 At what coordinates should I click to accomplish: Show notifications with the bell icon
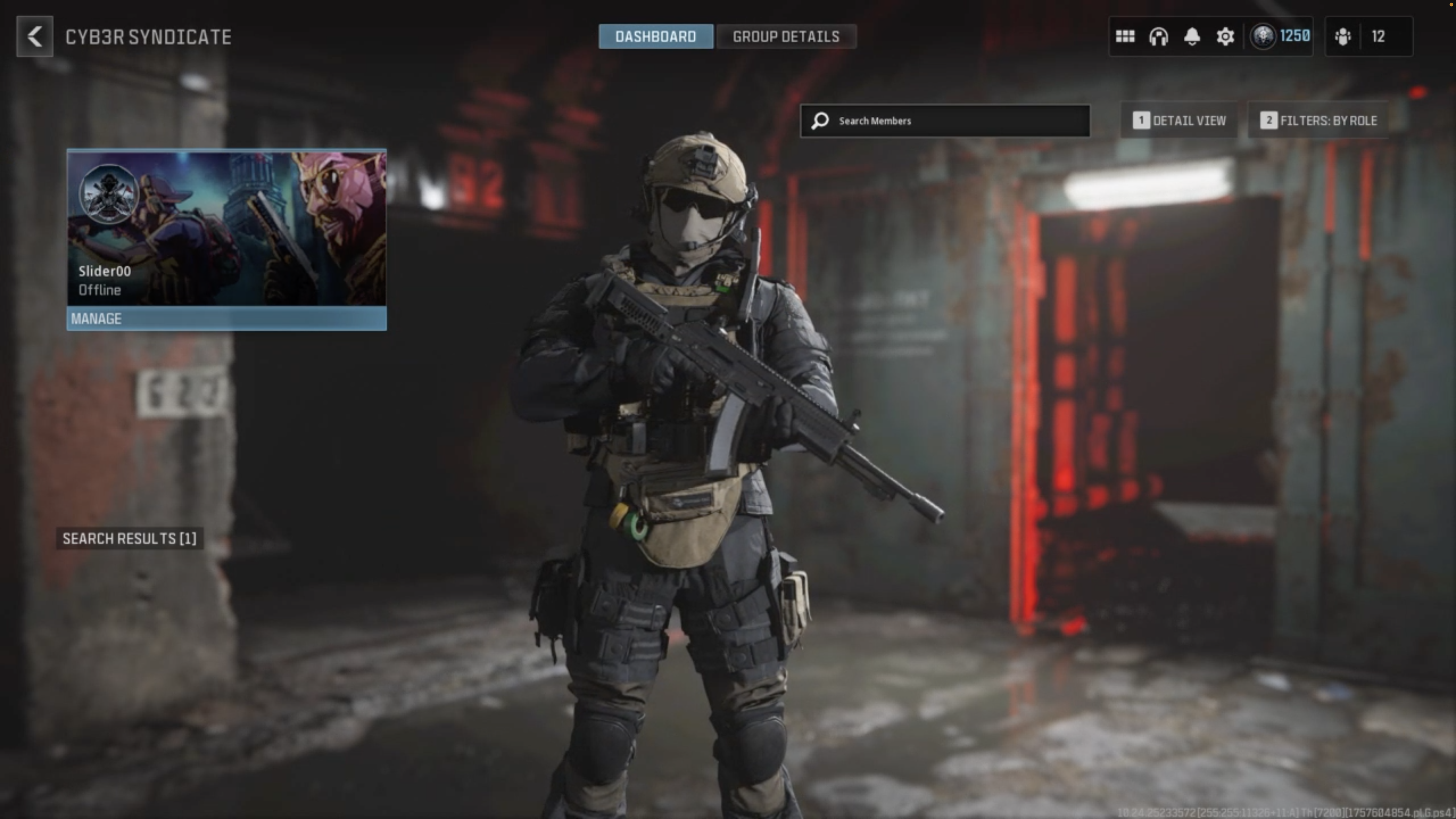(1192, 37)
